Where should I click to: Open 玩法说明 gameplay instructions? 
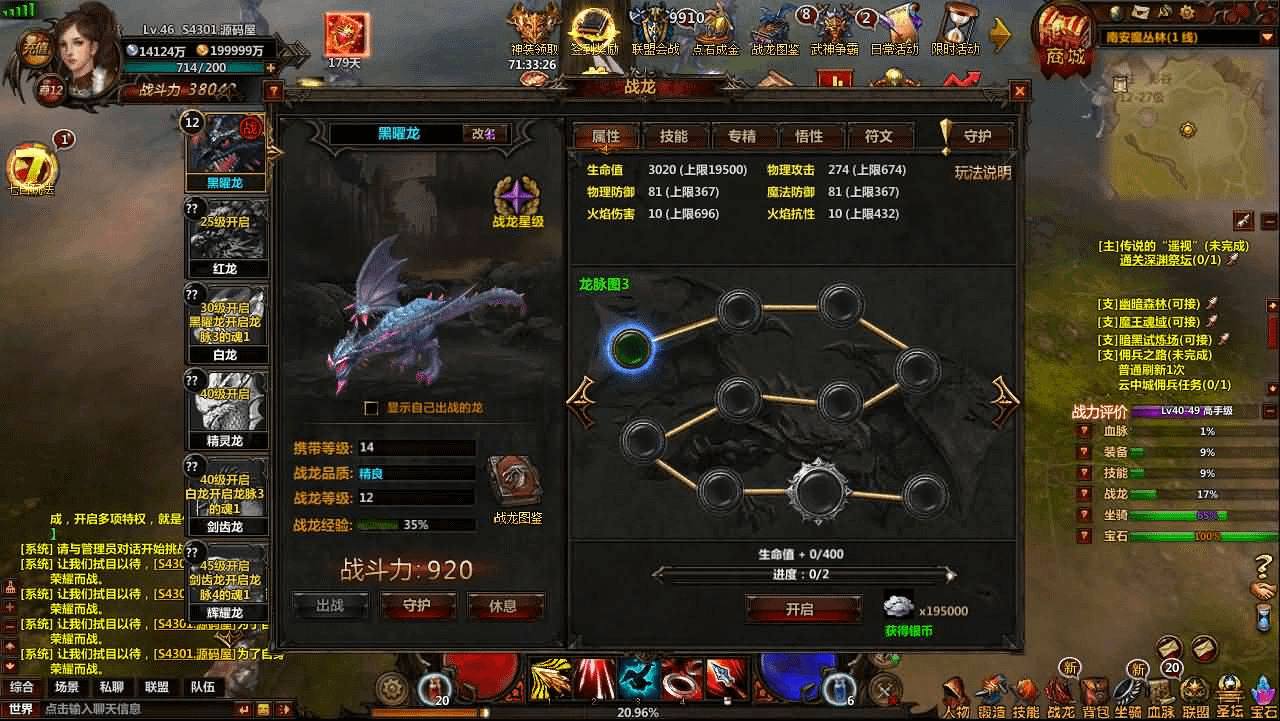coord(983,172)
